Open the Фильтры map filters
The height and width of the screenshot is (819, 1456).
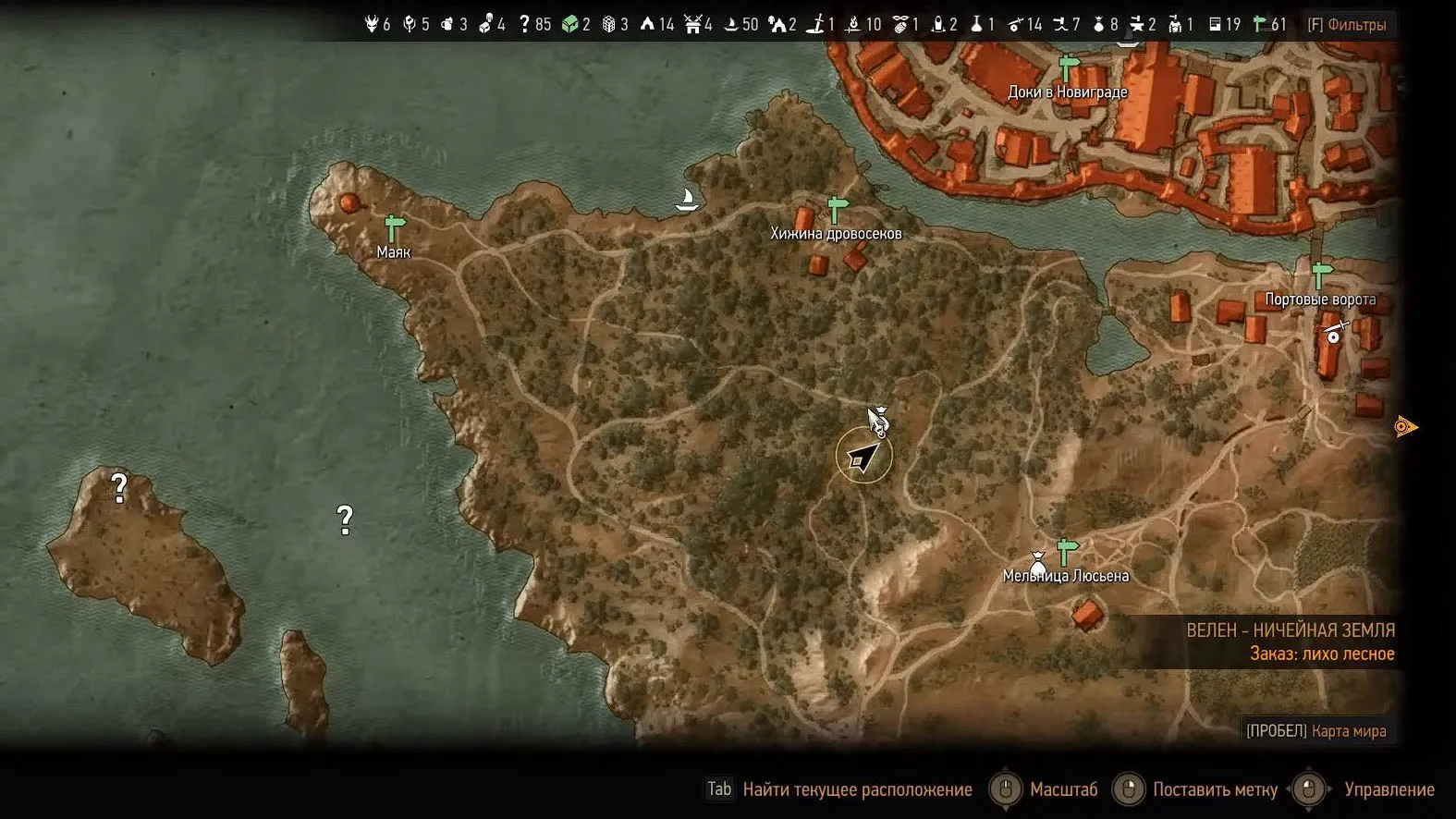pyautogui.click(x=1347, y=25)
